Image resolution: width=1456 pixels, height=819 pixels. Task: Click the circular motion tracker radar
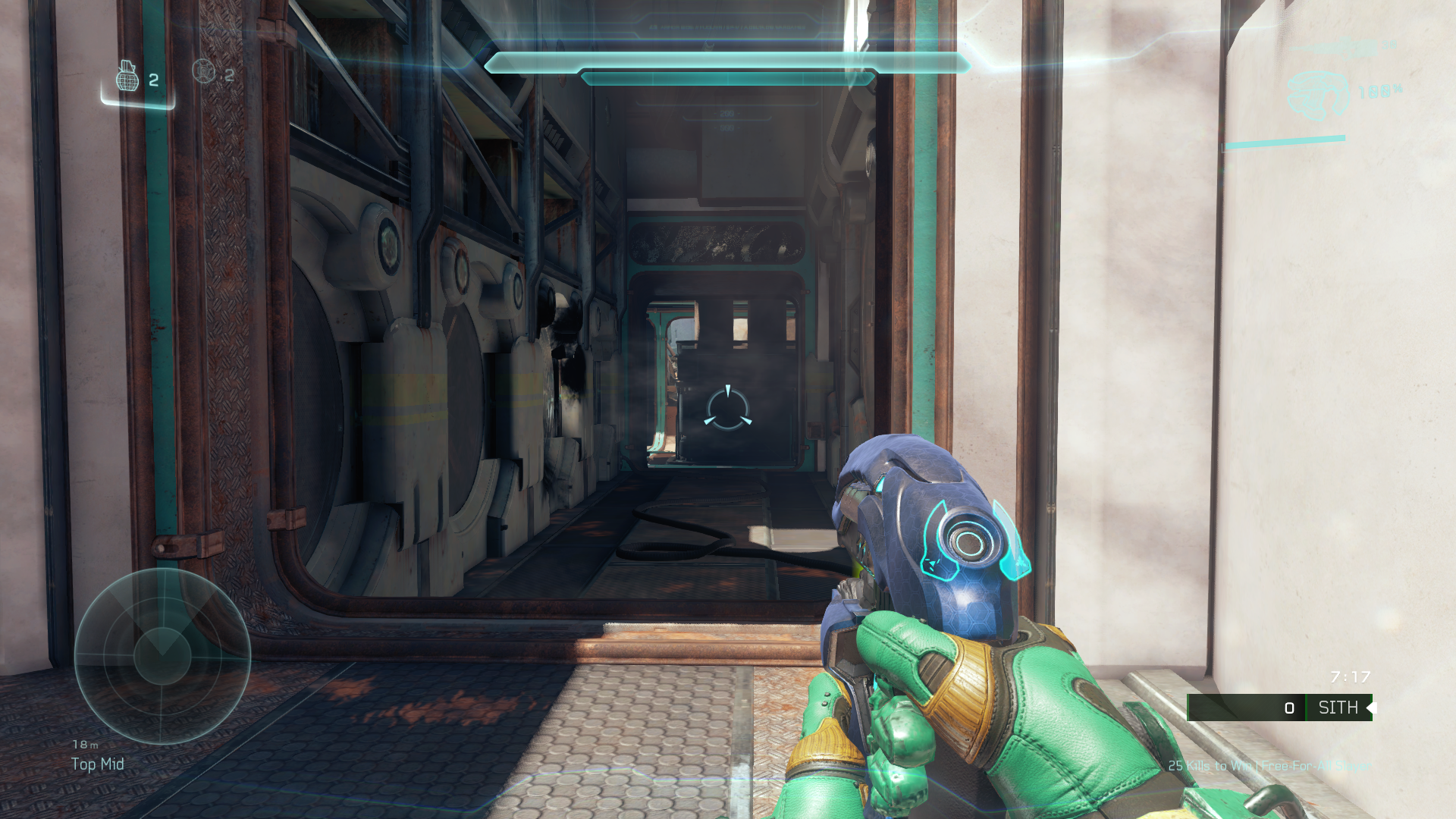pyautogui.click(x=162, y=656)
